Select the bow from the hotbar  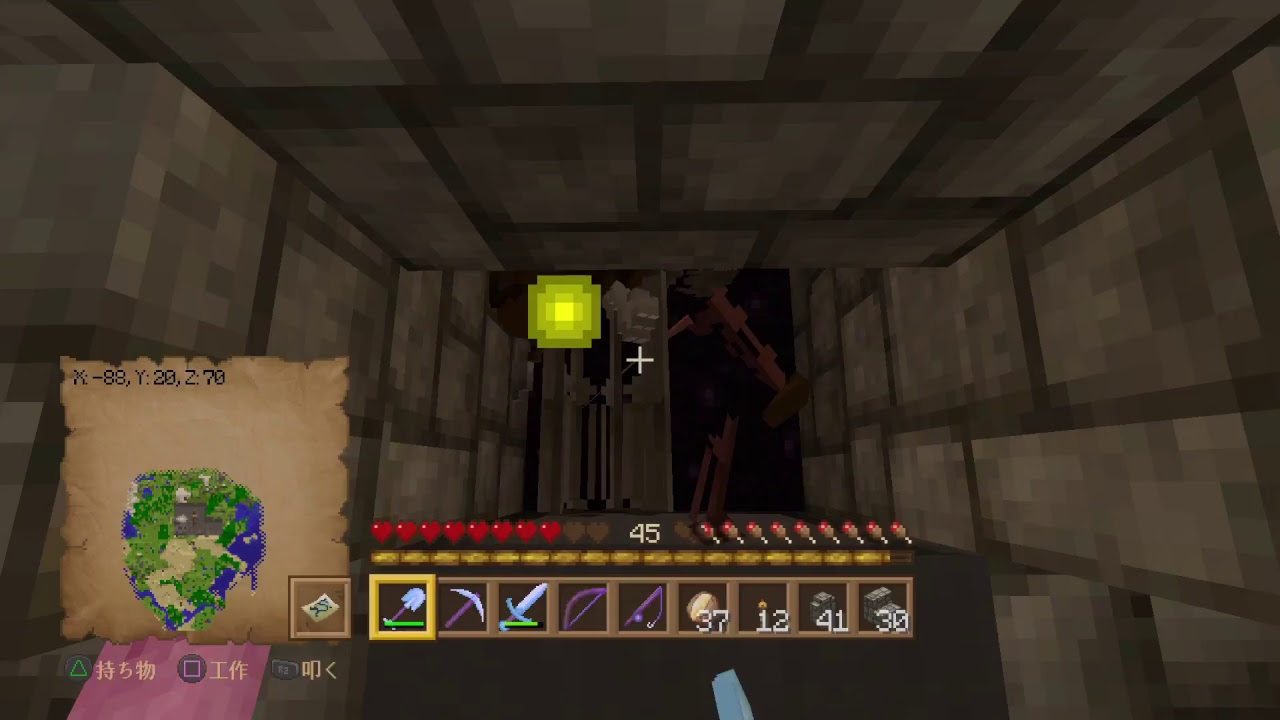tap(585, 606)
